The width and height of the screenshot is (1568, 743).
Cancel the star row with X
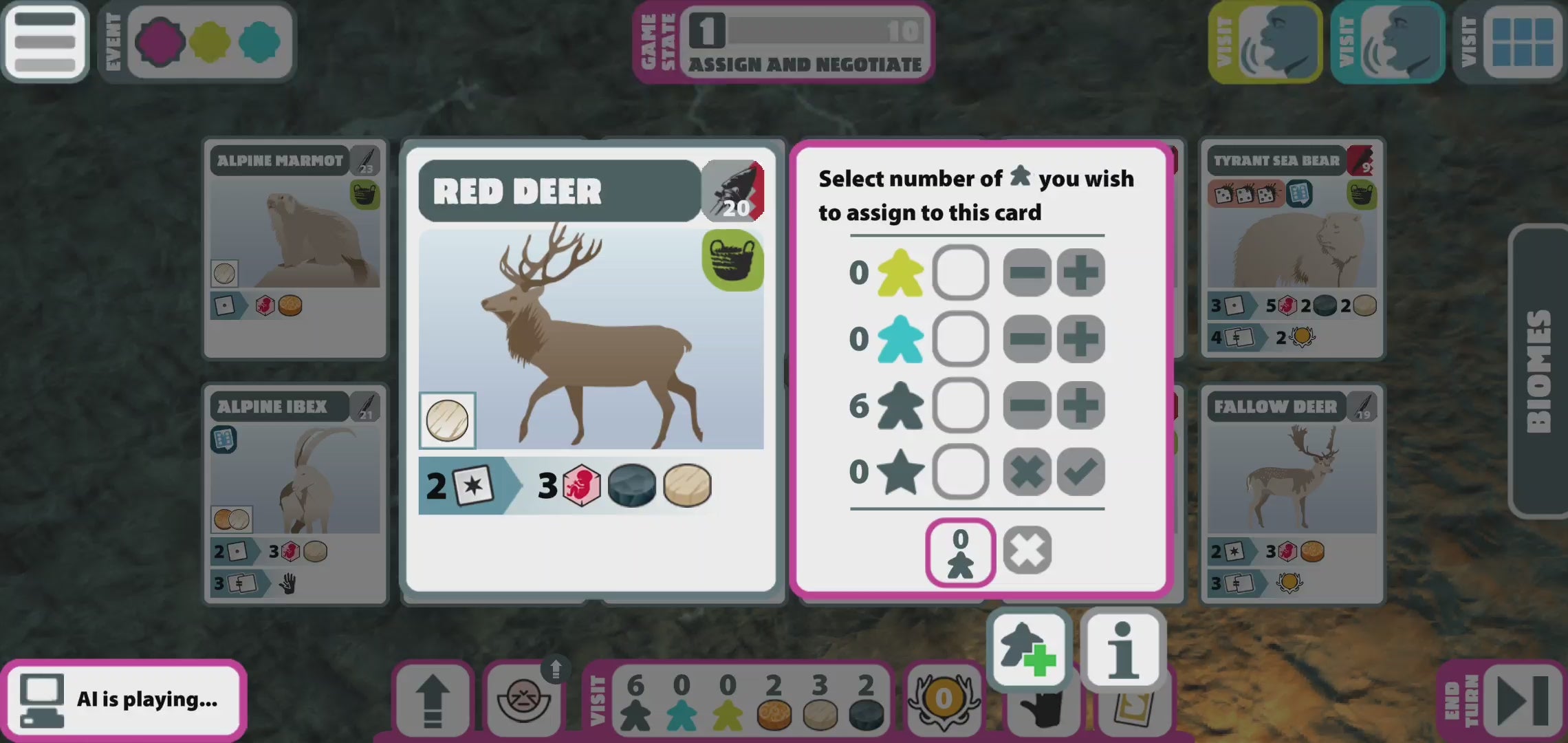pos(1027,472)
